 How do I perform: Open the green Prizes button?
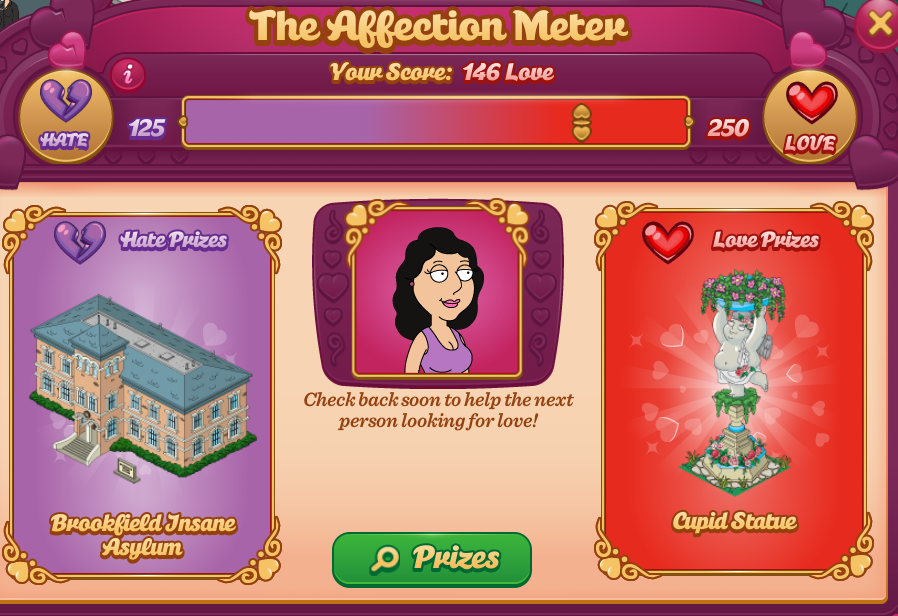click(x=432, y=558)
